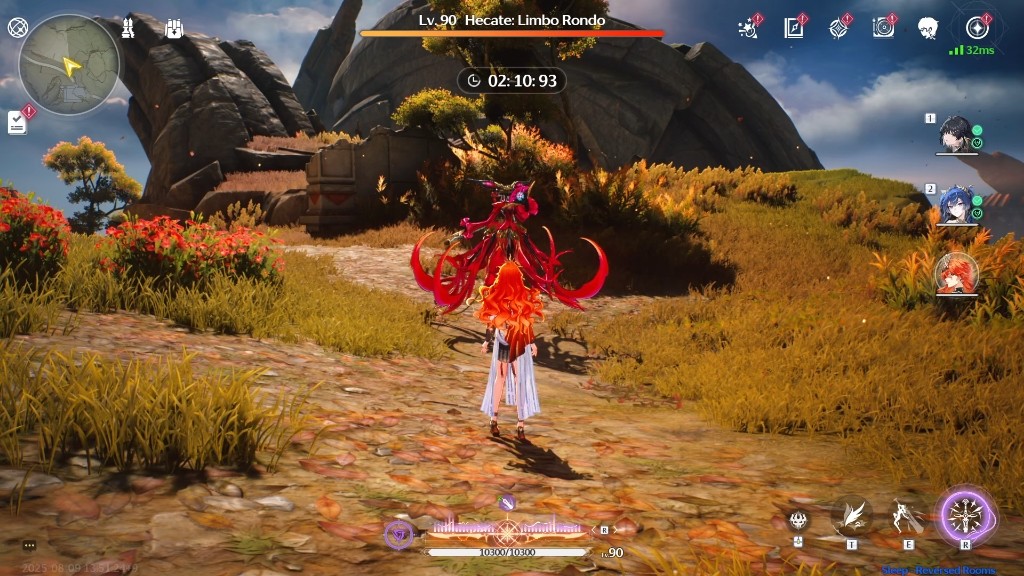Image resolution: width=1024 pixels, height=576 pixels.
Task: Open the castle download-arrow icon
Action: pos(174,28)
